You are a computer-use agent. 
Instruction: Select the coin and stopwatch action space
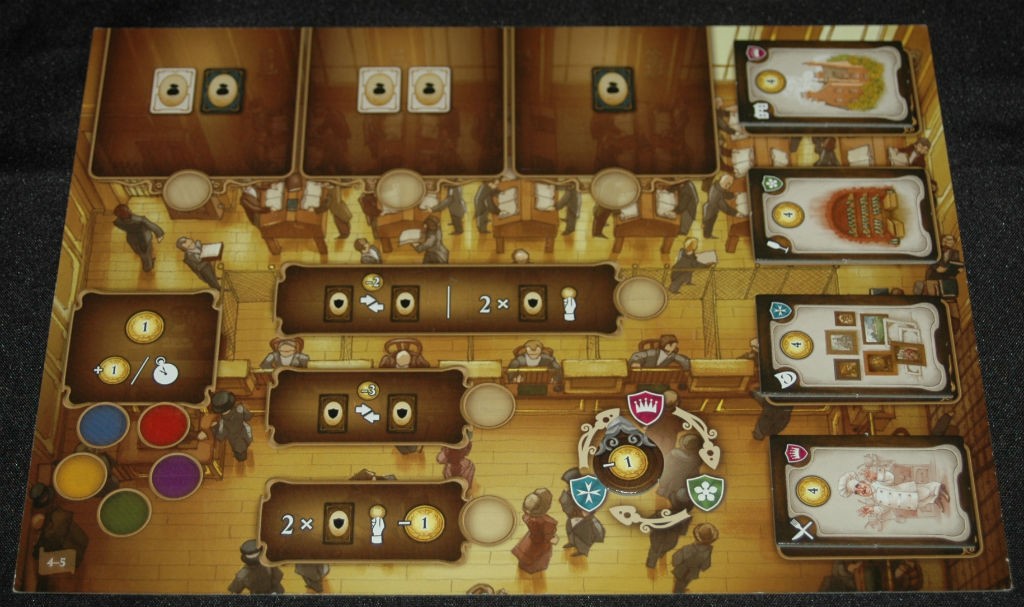(x=142, y=347)
